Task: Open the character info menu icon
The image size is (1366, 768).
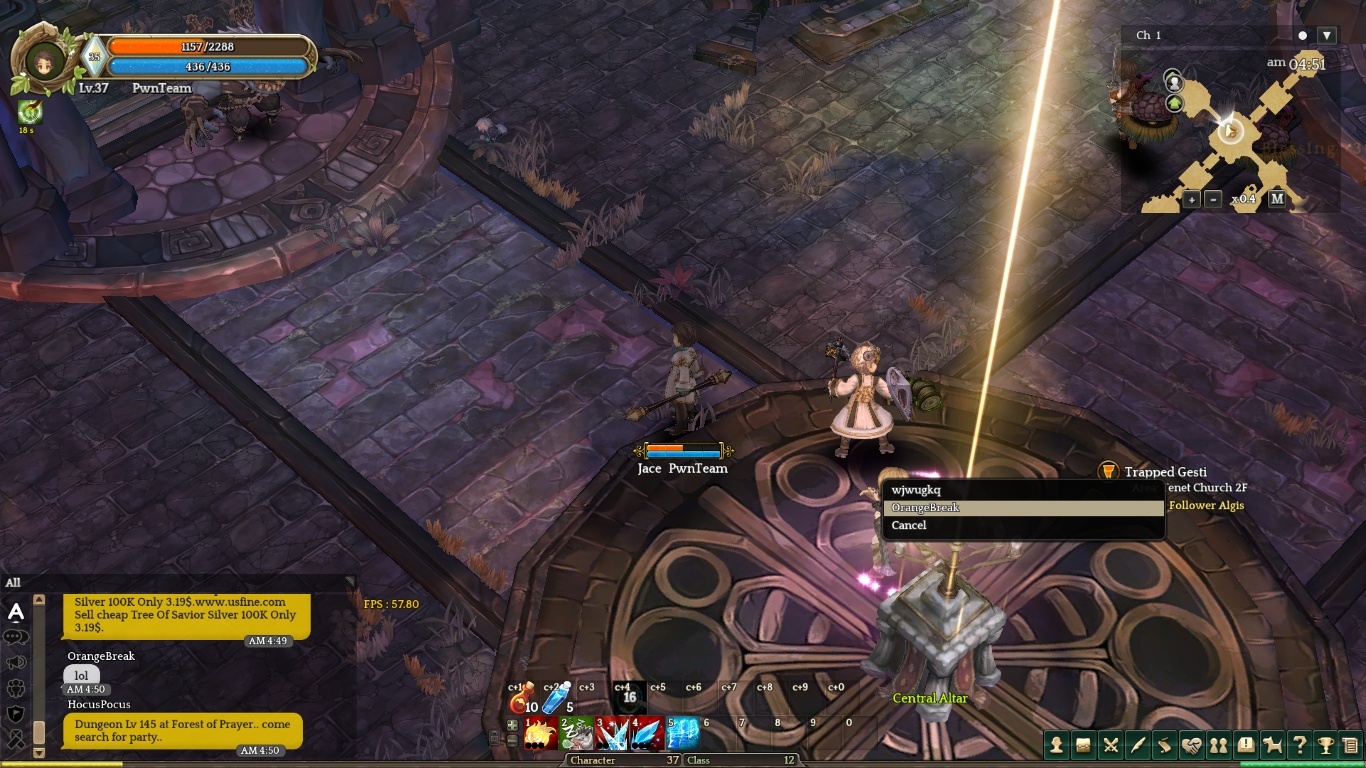Action: 1056,745
